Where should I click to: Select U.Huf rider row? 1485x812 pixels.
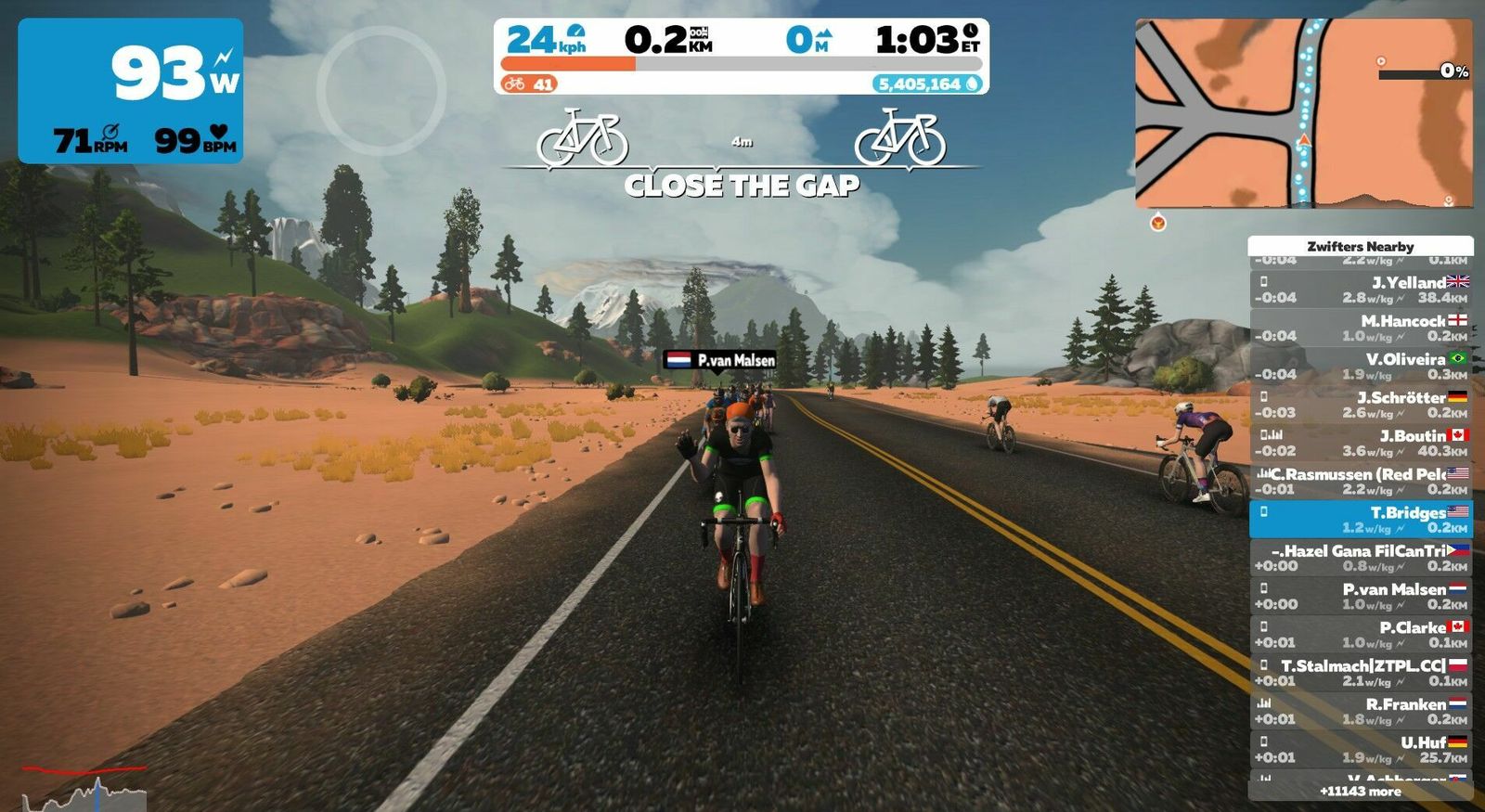pos(1361,750)
